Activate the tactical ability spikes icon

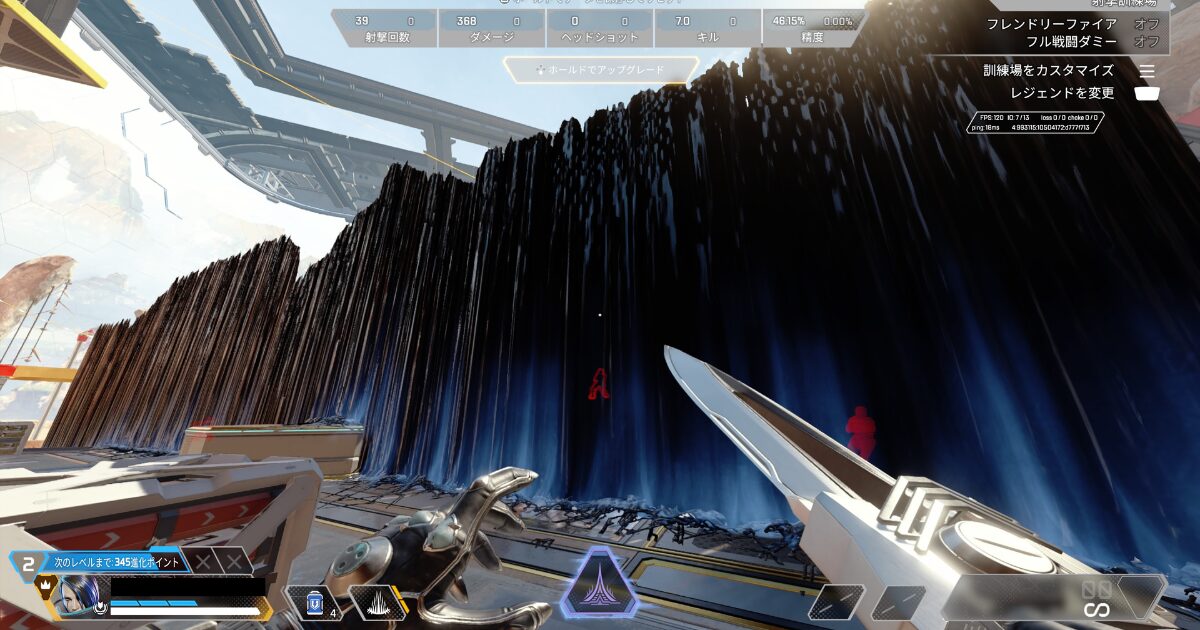(x=377, y=603)
